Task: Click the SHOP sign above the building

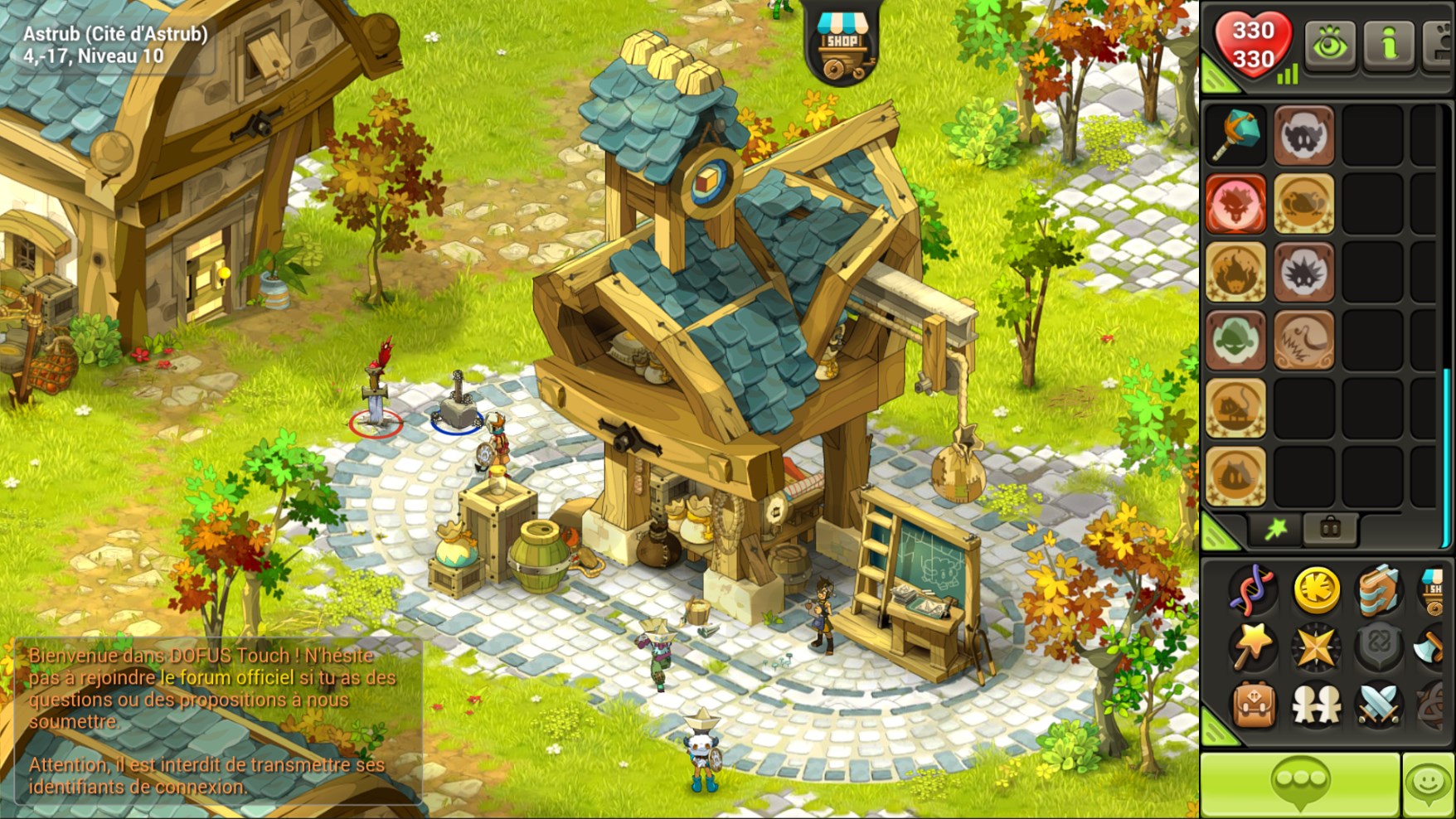Action: coord(844,41)
